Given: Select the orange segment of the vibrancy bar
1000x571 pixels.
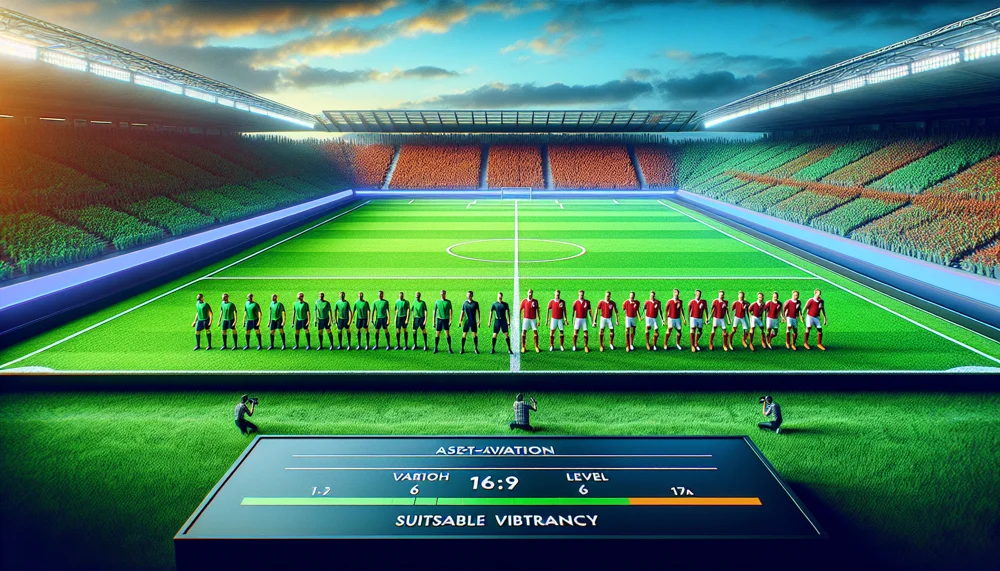Looking at the screenshot, I should pyautogui.click(x=694, y=501).
